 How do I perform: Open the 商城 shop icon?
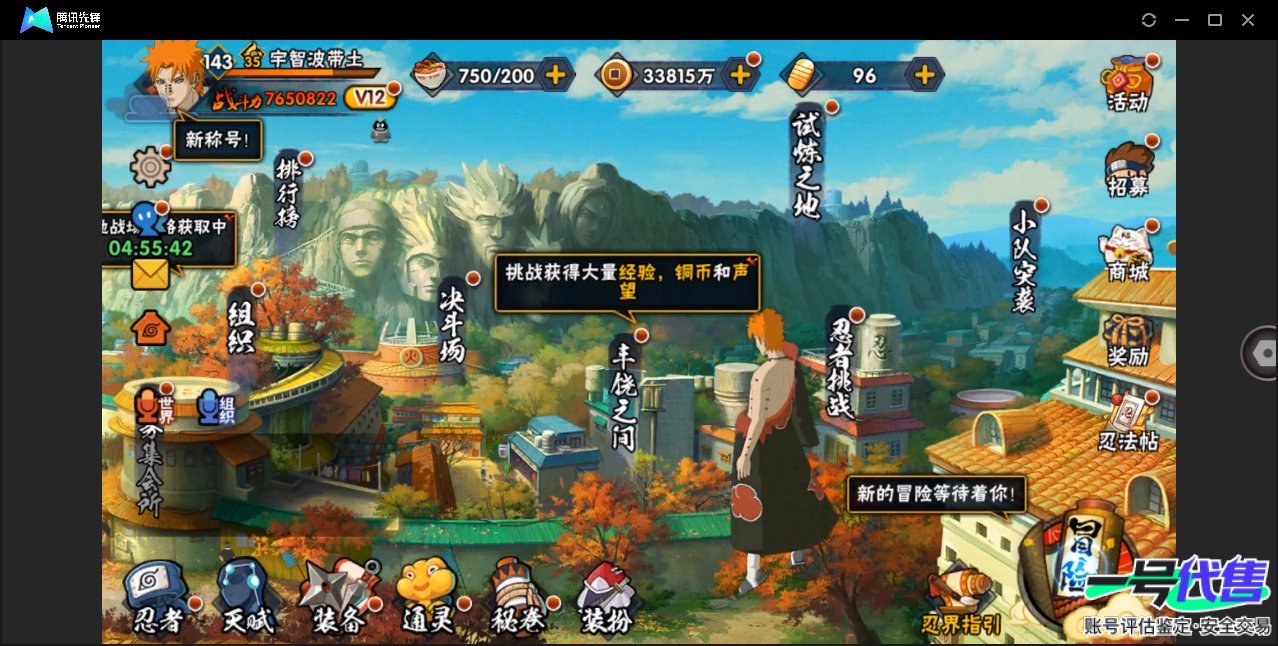click(x=1128, y=253)
